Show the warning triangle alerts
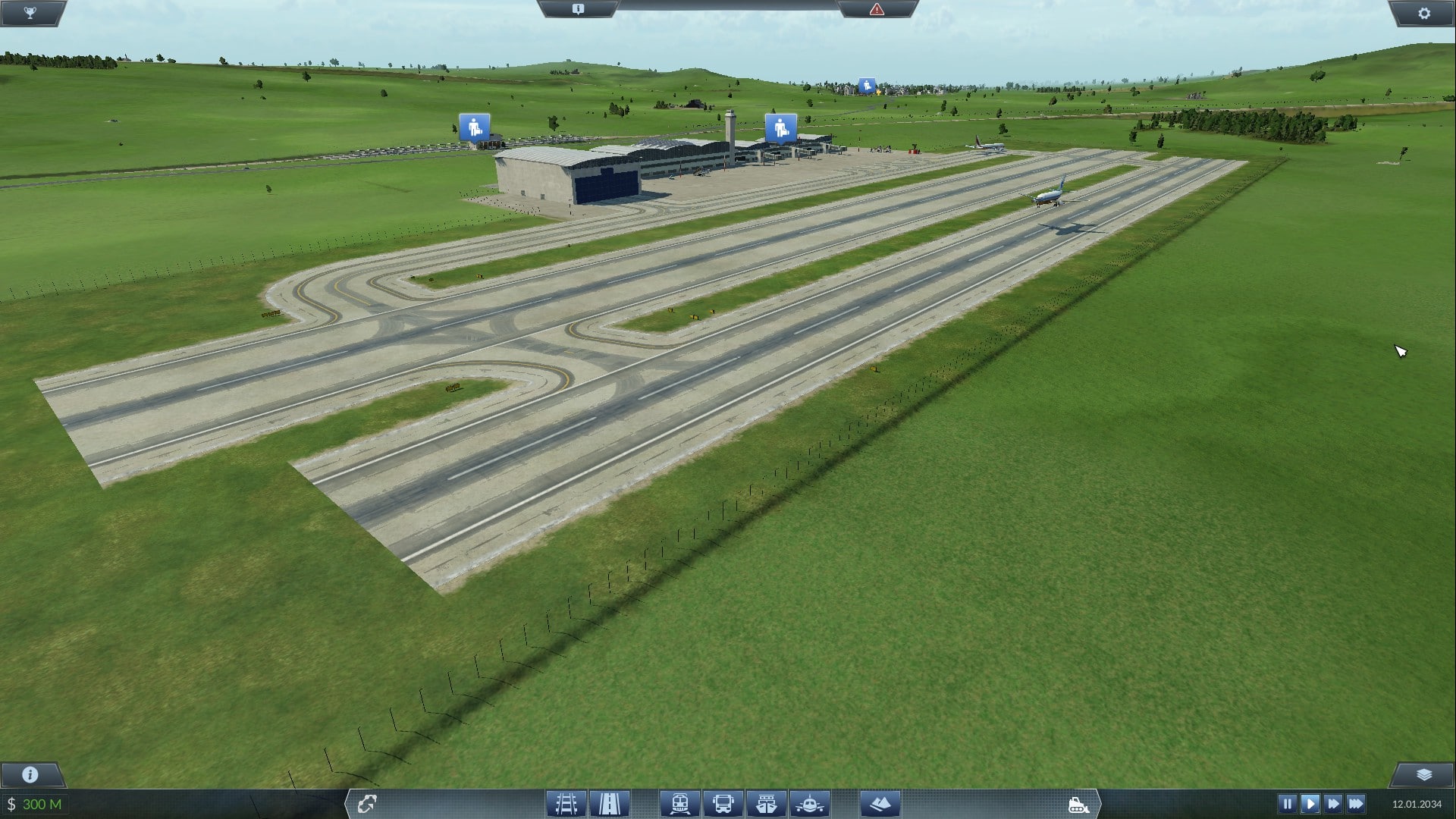This screenshot has height=819, width=1456. click(x=877, y=9)
